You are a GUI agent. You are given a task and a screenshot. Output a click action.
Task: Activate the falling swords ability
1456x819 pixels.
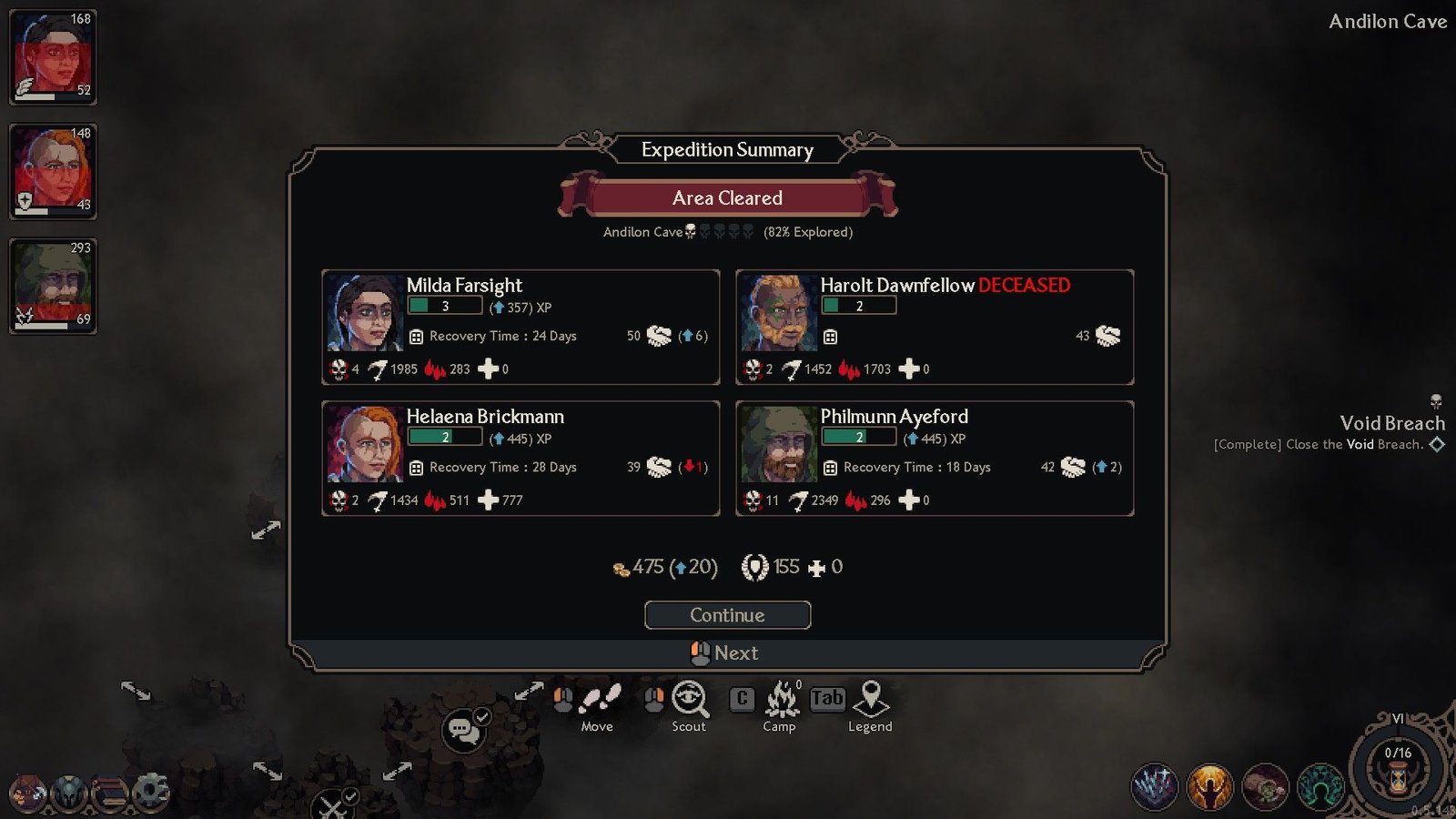[1154, 787]
